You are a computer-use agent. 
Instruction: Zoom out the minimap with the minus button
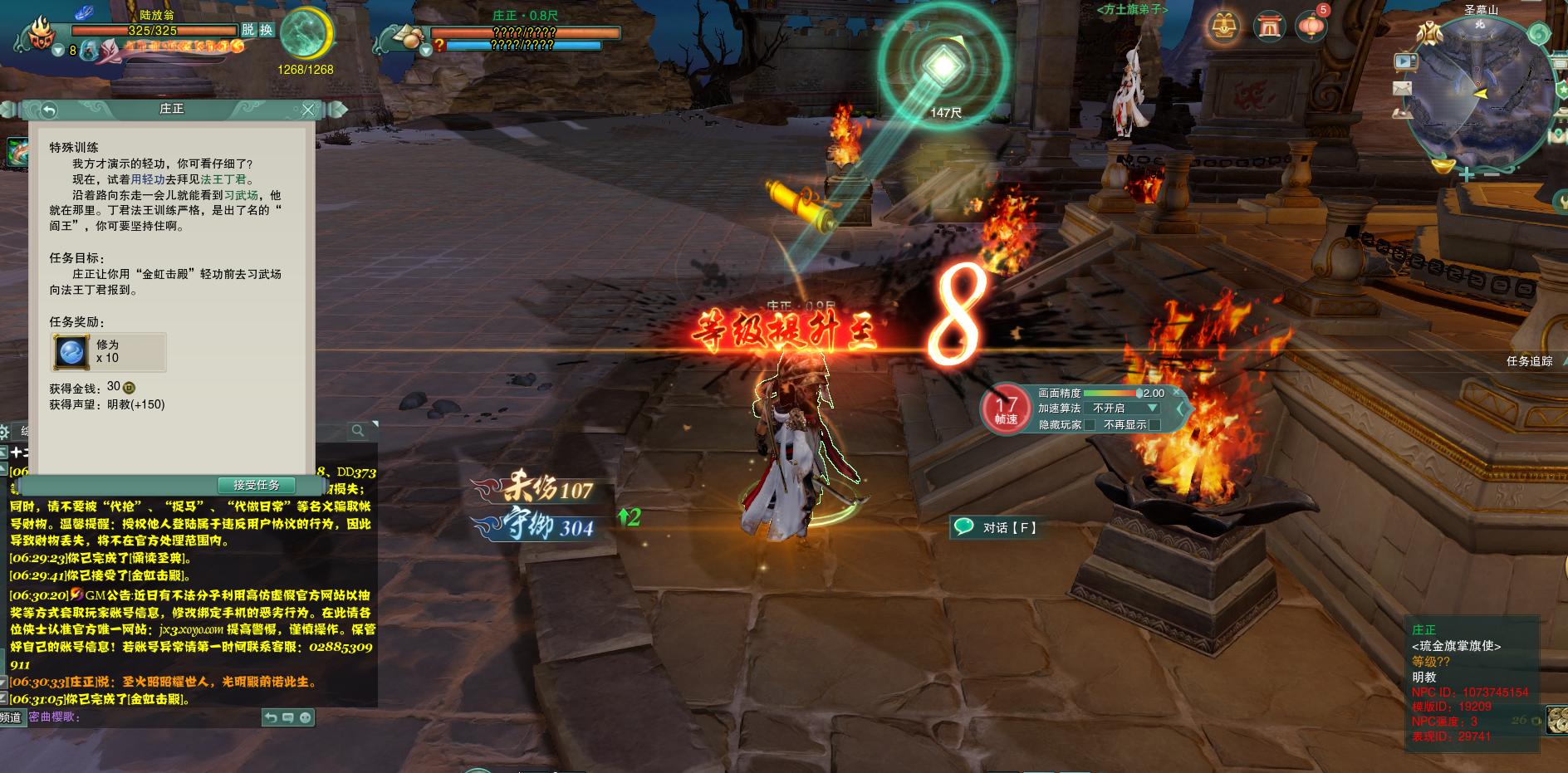point(1491,174)
